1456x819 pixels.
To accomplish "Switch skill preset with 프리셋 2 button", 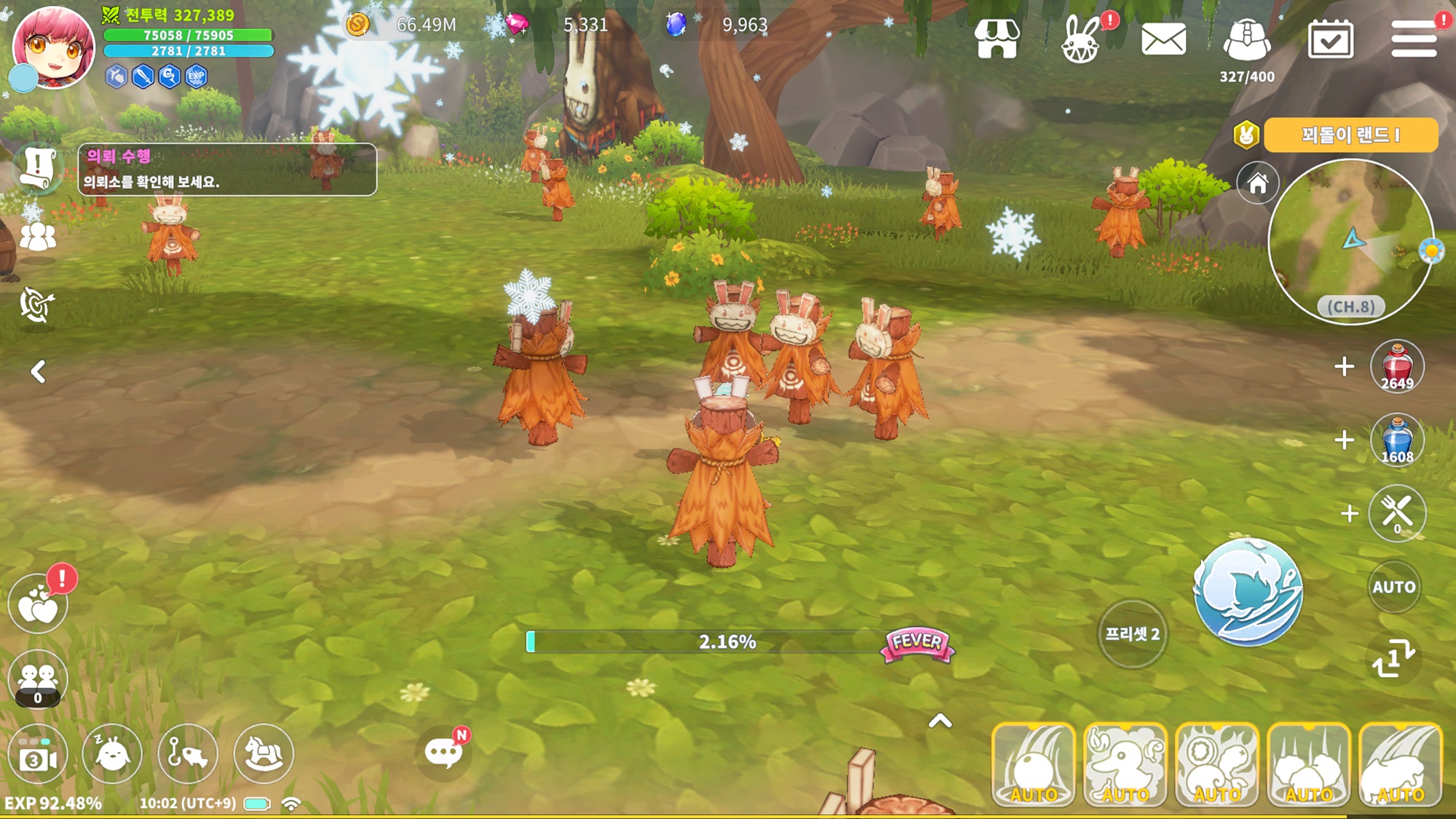I will click(1132, 634).
